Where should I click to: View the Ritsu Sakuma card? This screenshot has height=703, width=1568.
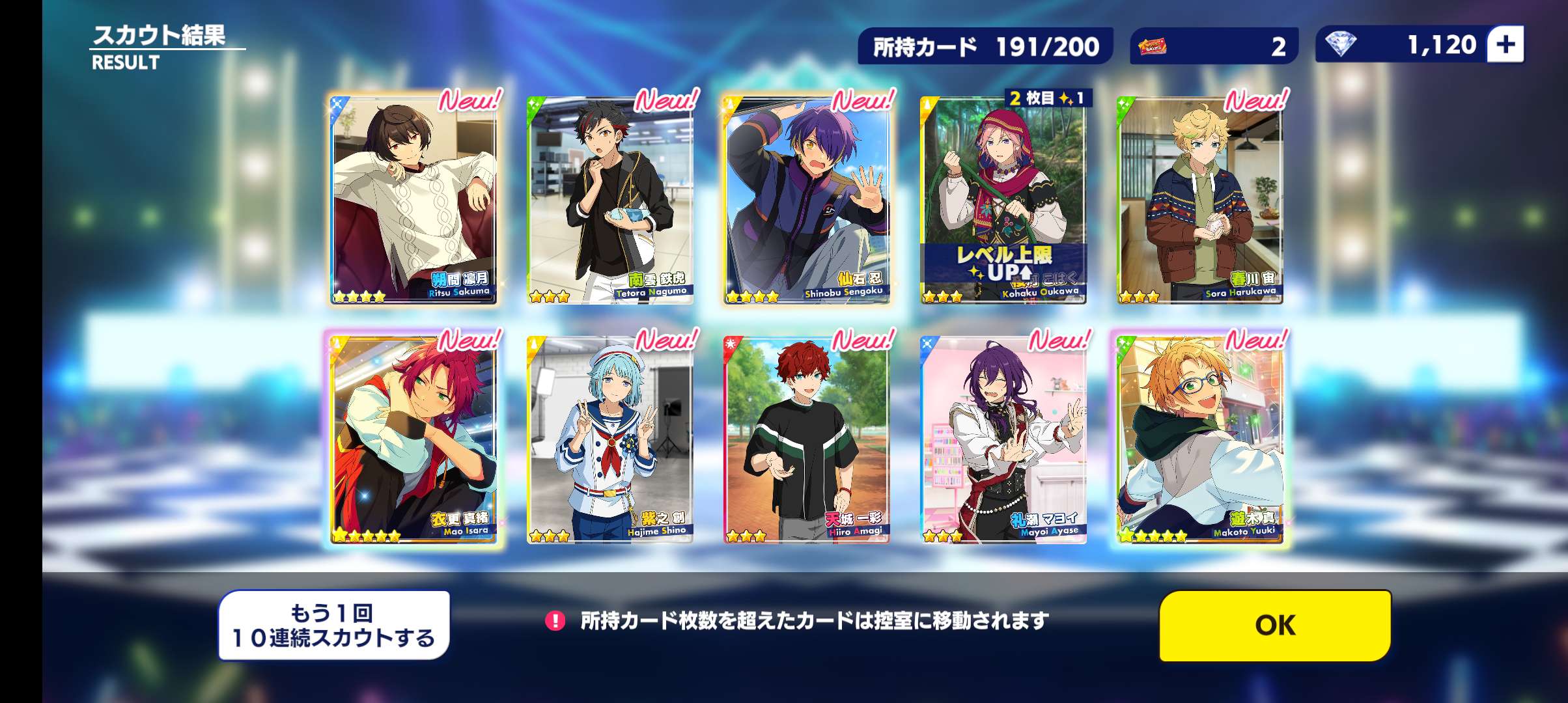(414, 199)
